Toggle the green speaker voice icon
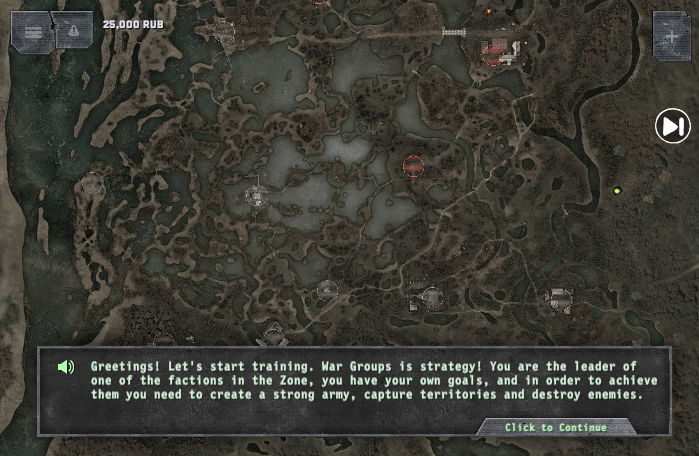 coord(66,367)
